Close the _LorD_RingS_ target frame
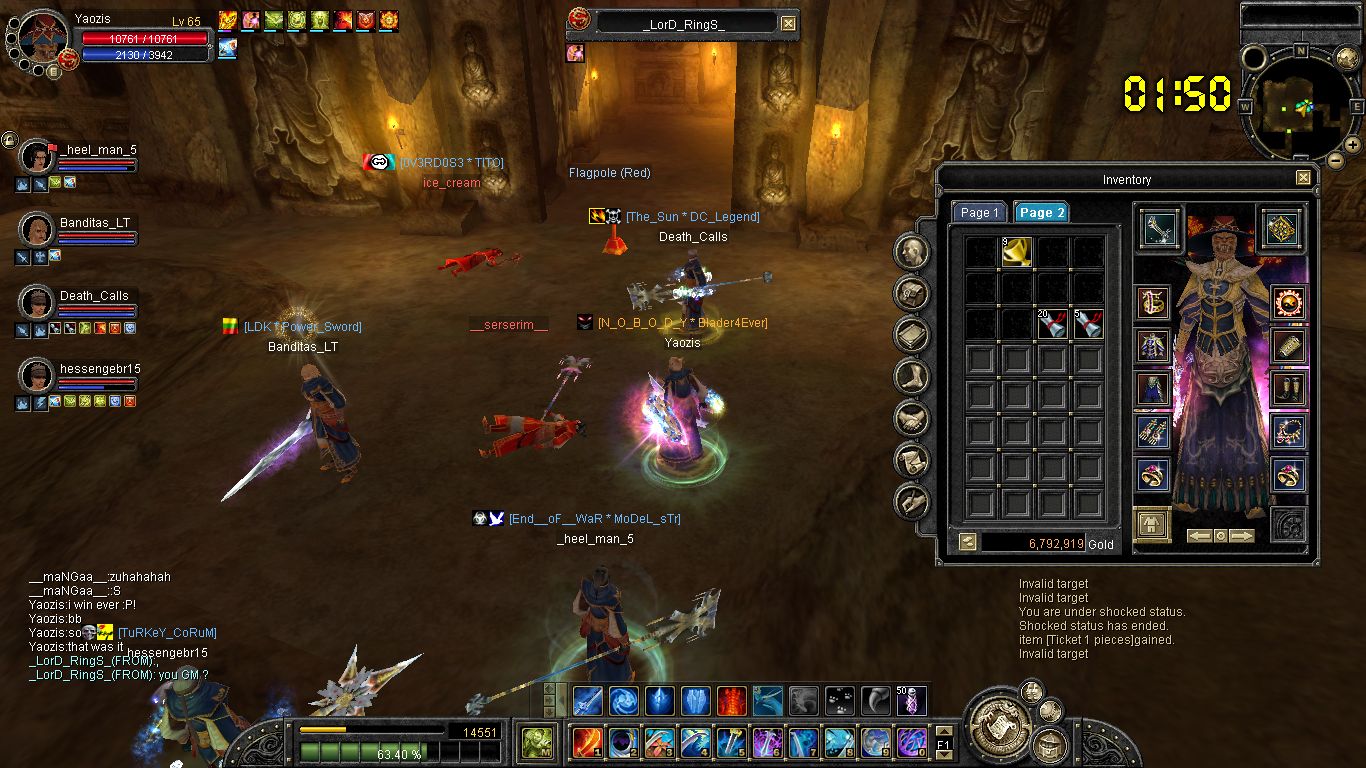 click(788, 23)
